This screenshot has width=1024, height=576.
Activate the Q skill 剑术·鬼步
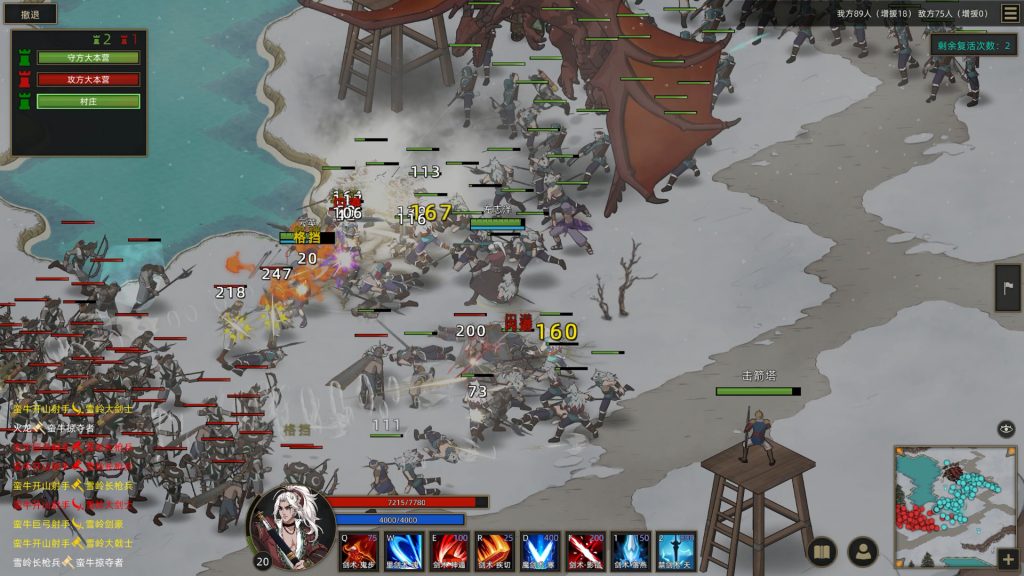coord(358,551)
